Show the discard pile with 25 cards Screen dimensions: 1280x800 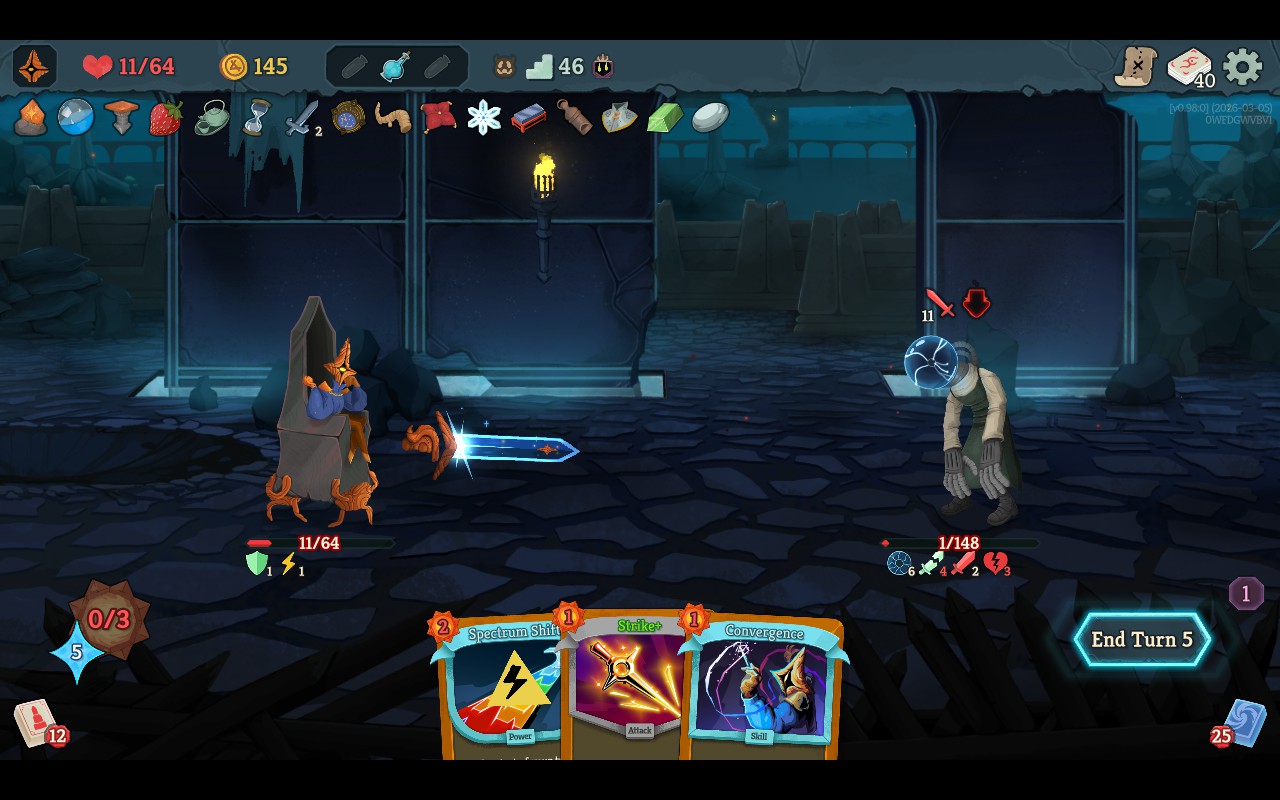(x=1243, y=722)
